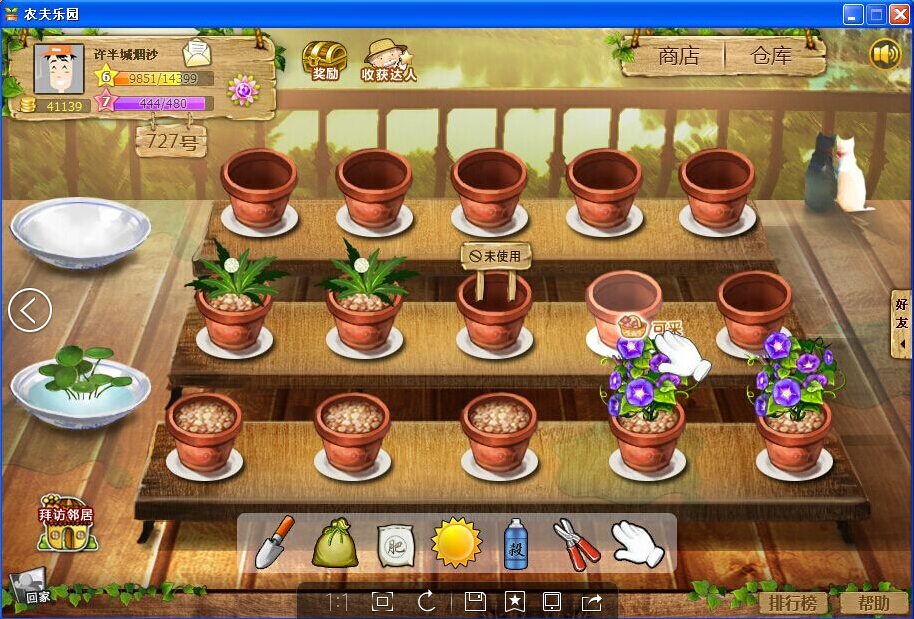Close the 农夫乐园 window

tap(897, 14)
